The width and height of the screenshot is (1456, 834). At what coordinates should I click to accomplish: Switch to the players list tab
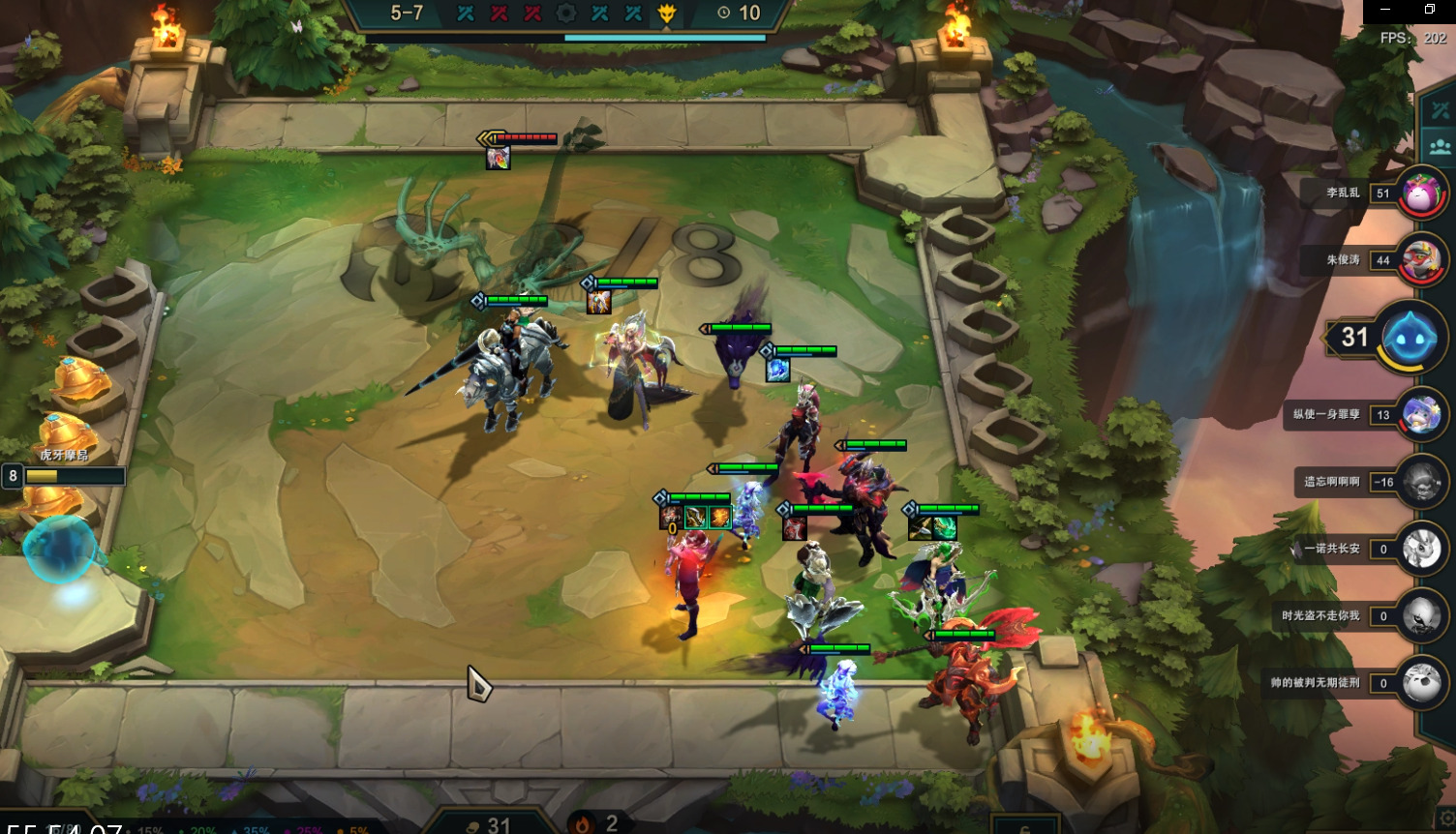coord(1441,147)
